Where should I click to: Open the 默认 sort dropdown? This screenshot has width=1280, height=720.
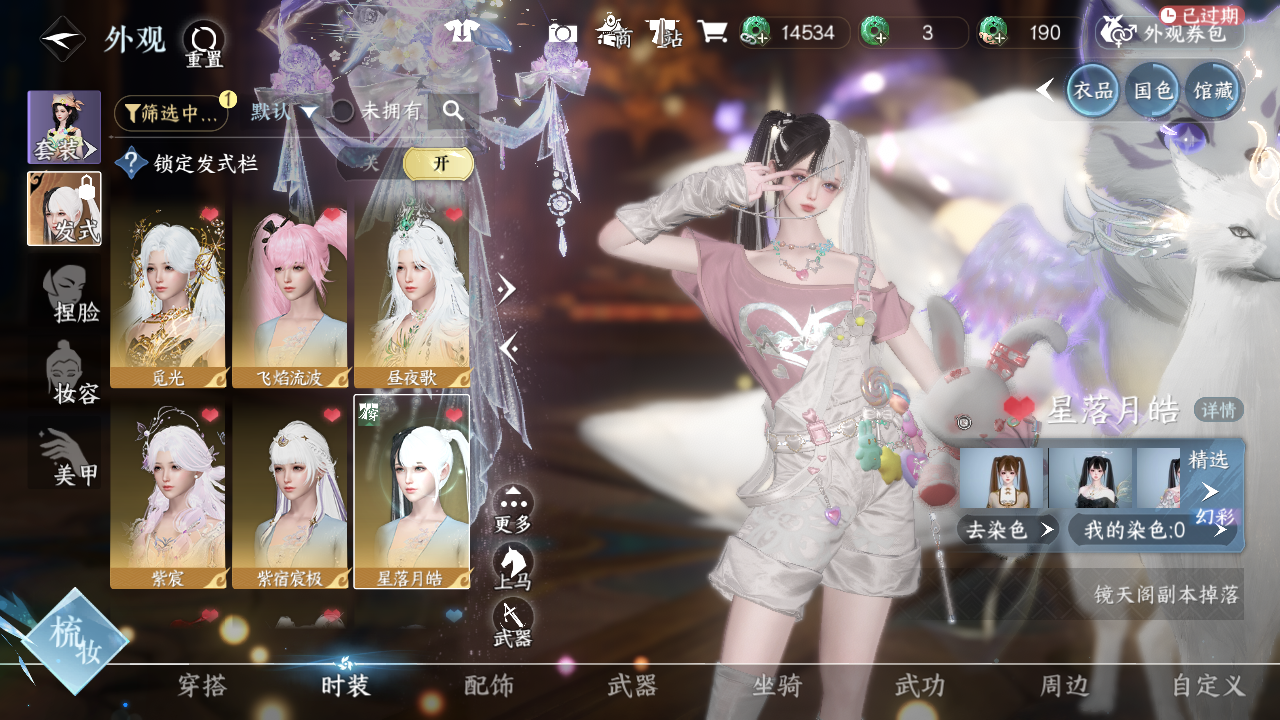284,112
